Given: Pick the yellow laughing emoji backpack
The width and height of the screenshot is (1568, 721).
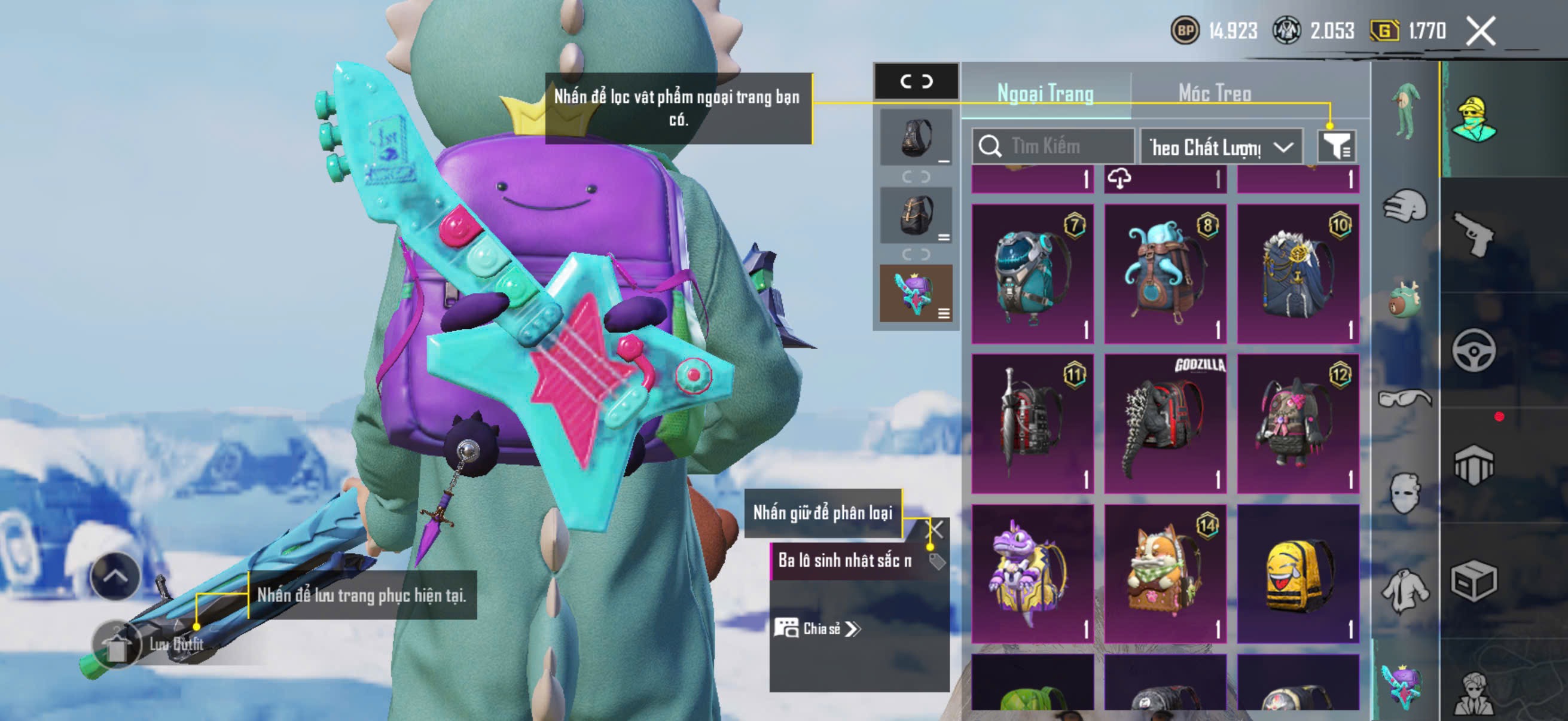Looking at the screenshot, I should tap(1297, 573).
